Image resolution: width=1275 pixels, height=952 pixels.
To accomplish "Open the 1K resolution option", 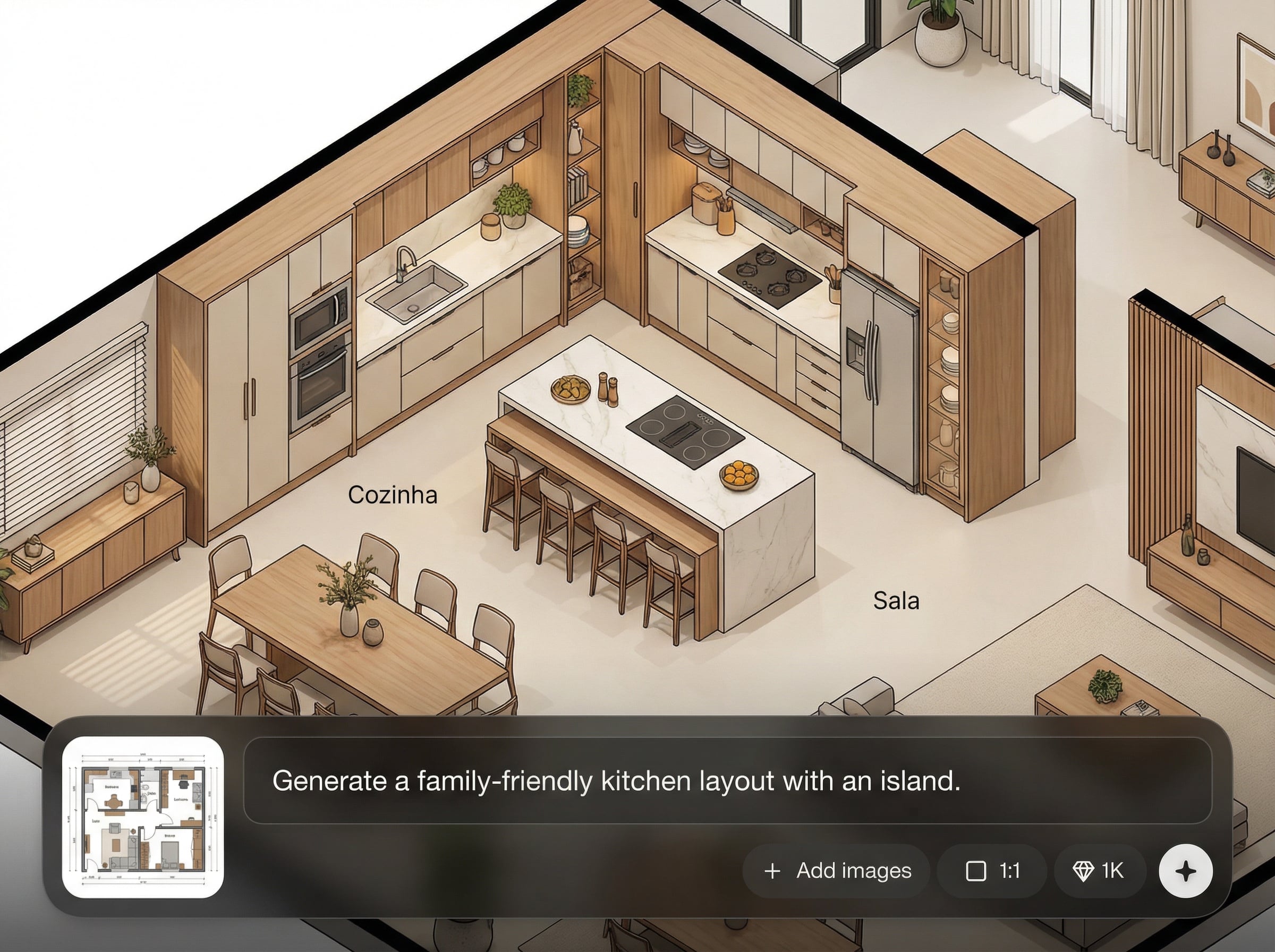I will pyautogui.click(x=1099, y=871).
